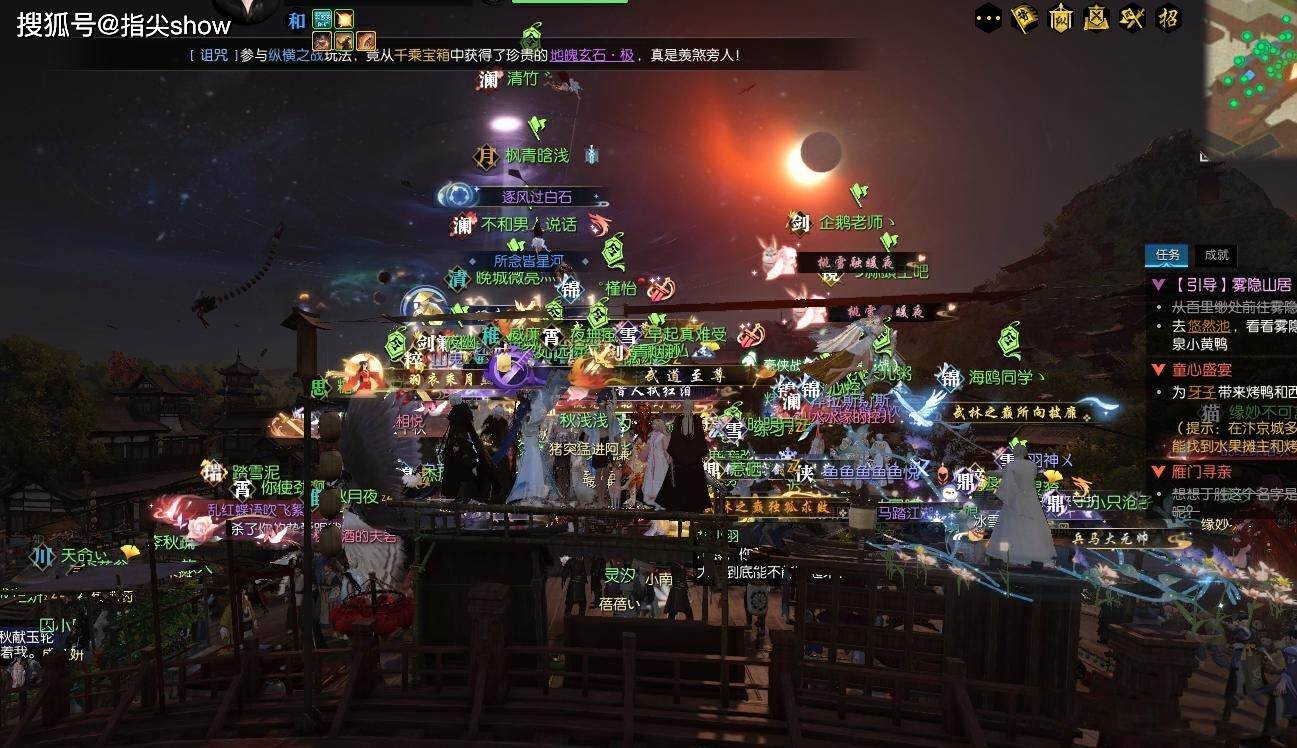Open the sword and flag battle icon

[x=1132, y=18]
